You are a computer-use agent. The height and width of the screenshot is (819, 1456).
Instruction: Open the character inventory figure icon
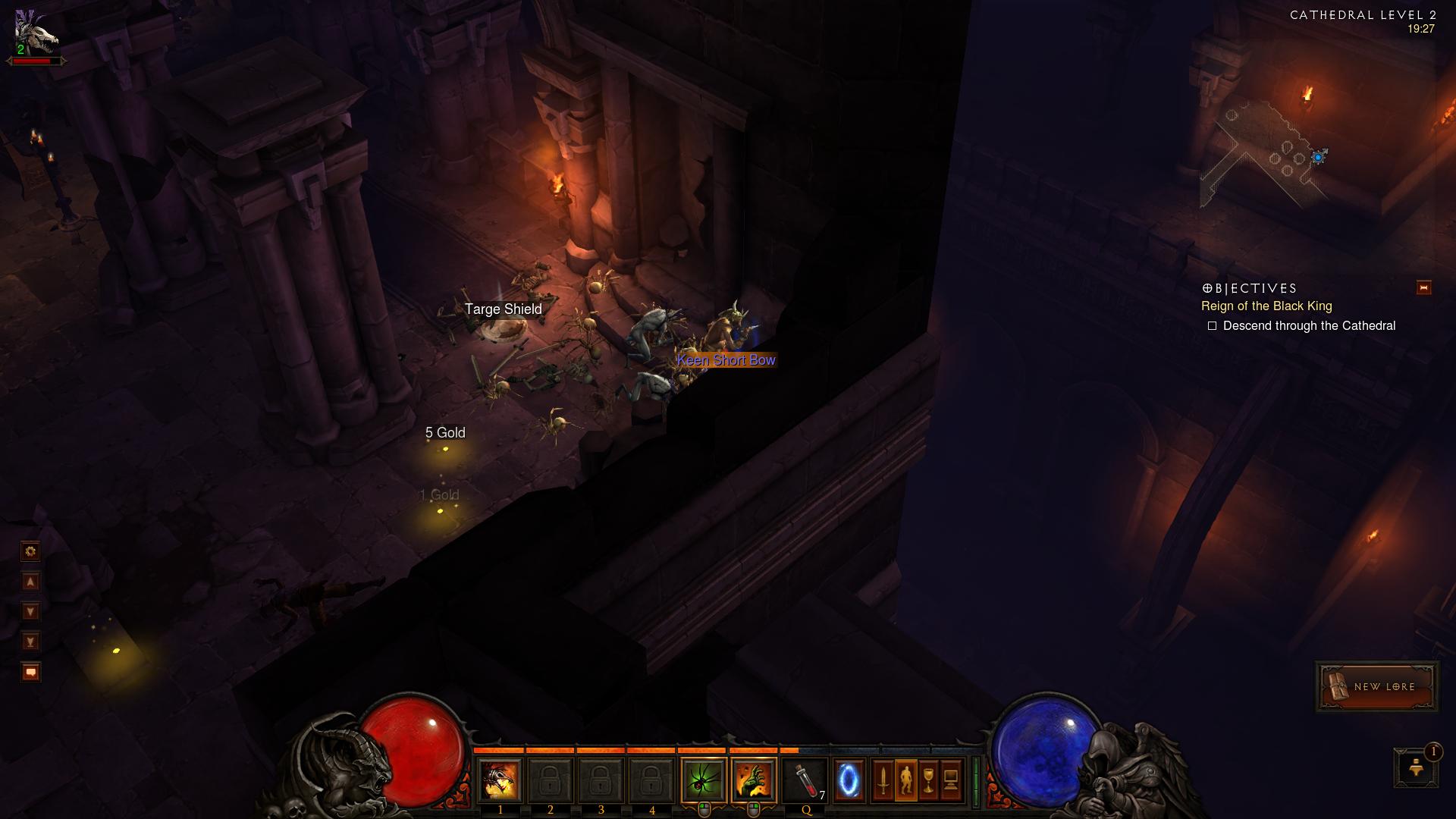coord(905,780)
